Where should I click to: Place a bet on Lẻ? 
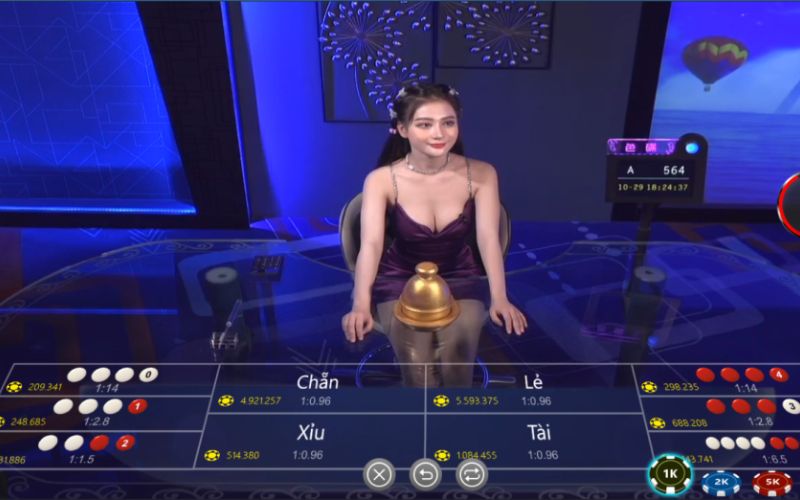tap(533, 389)
